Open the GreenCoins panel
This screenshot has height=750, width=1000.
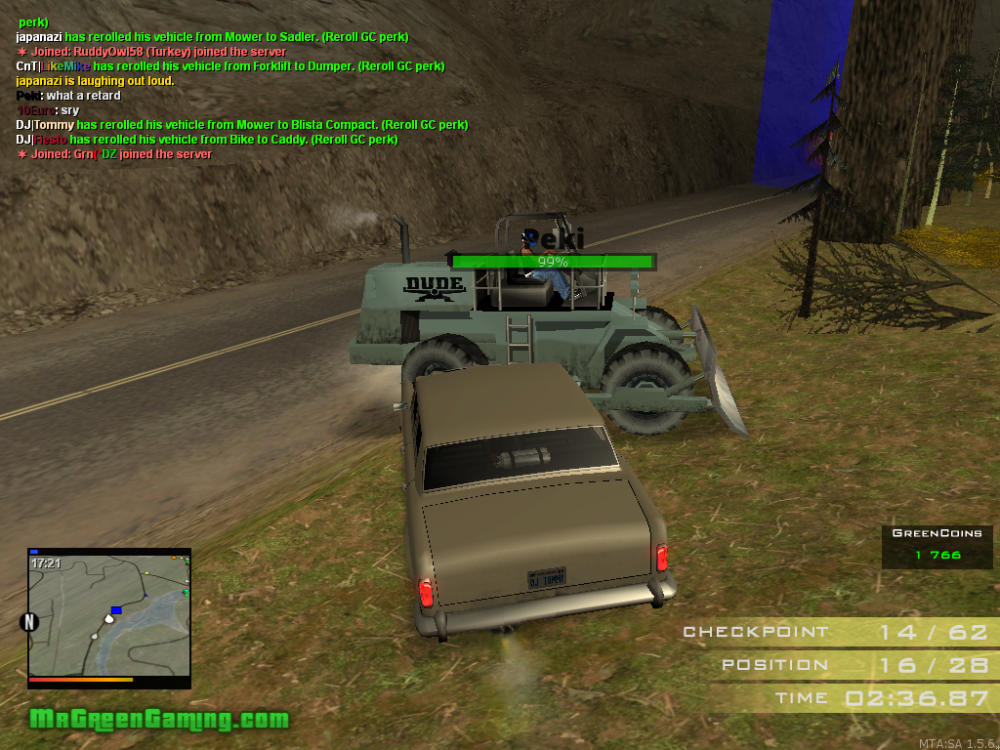pos(937,546)
